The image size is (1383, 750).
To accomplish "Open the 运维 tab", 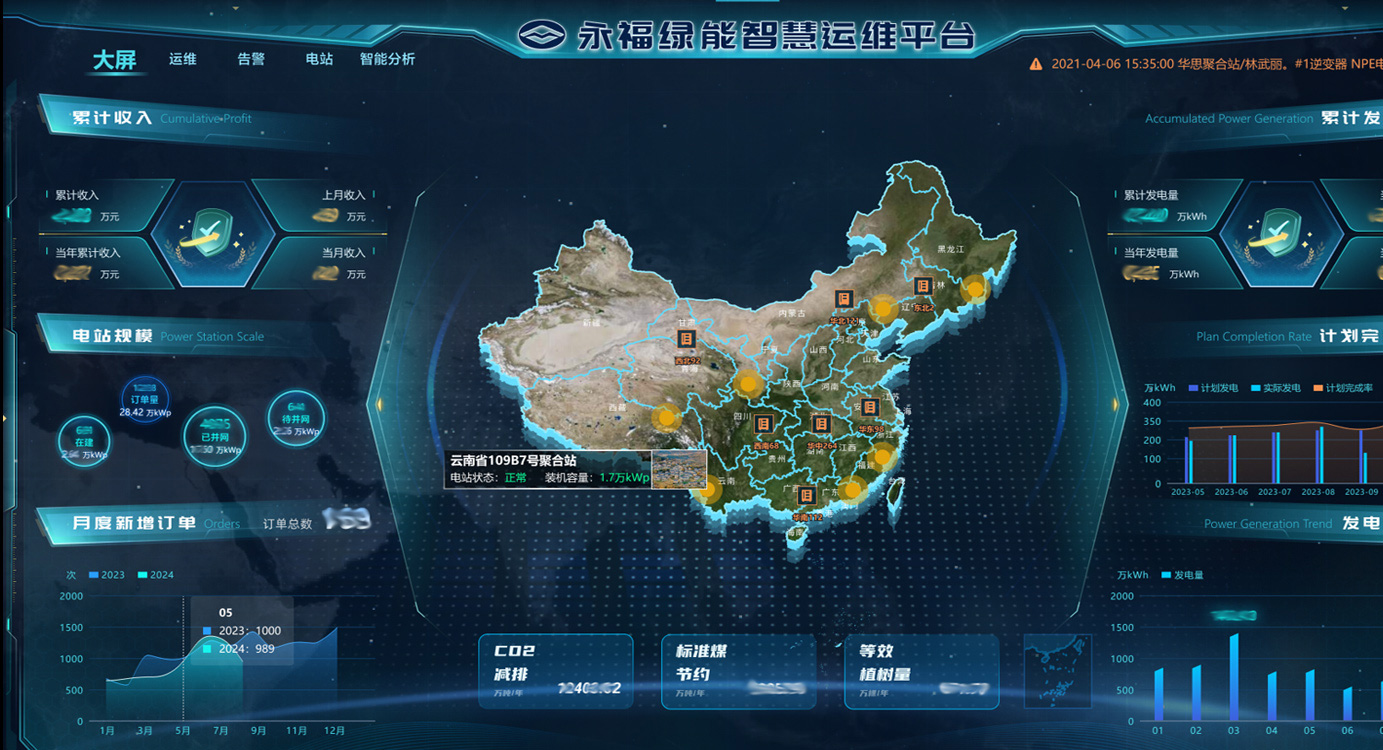I will pos(183,59).
